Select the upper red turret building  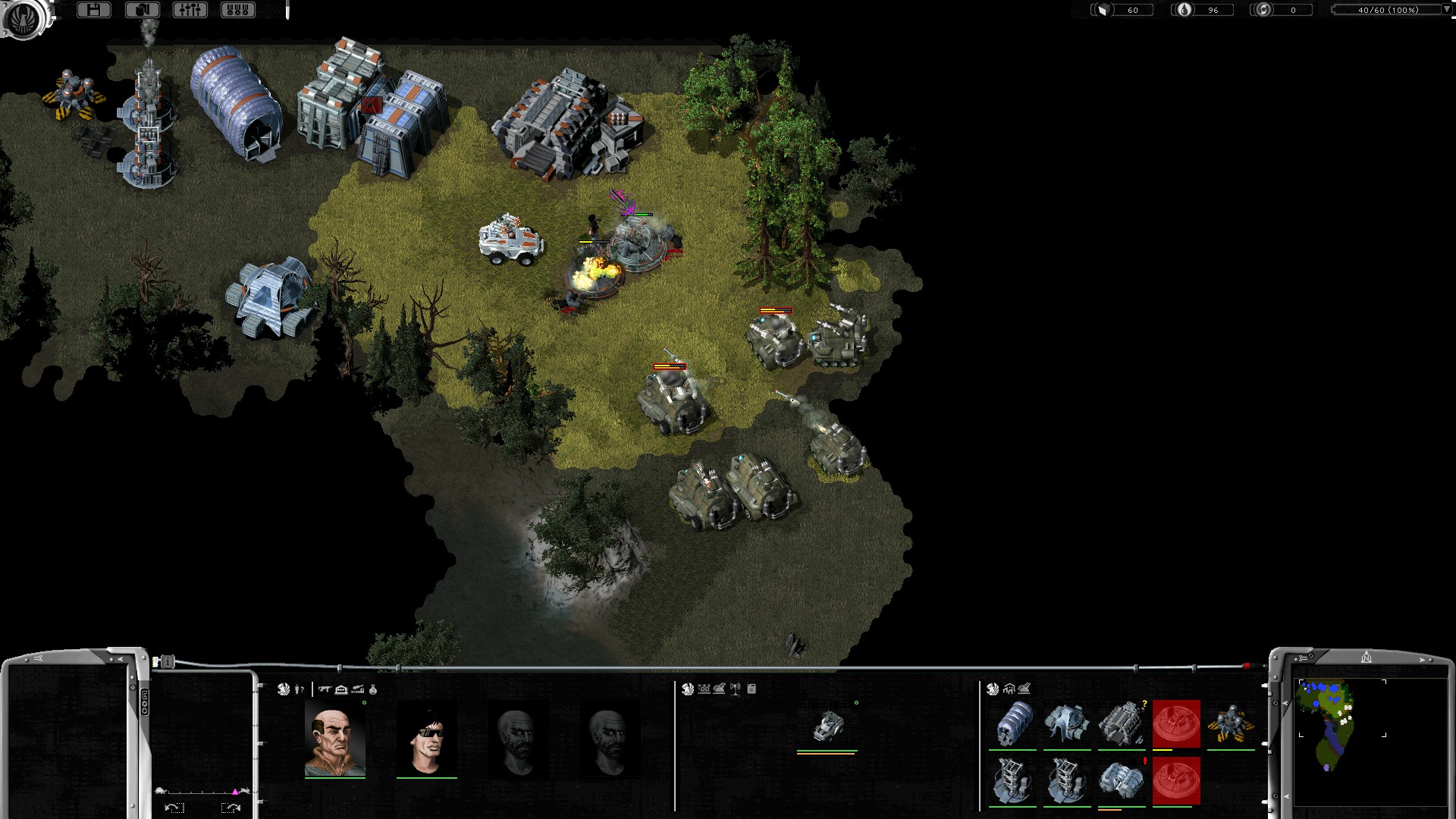point(1176,724)
